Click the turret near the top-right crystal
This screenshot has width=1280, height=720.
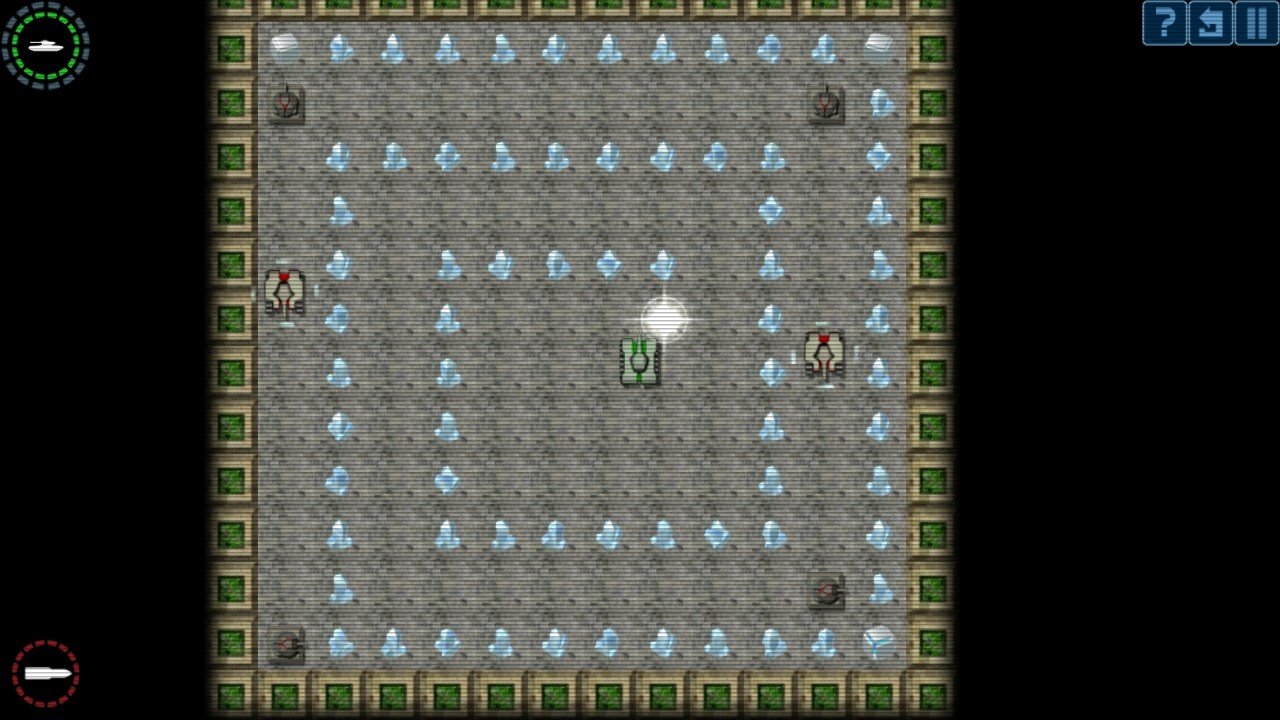(x=825, y=104)
